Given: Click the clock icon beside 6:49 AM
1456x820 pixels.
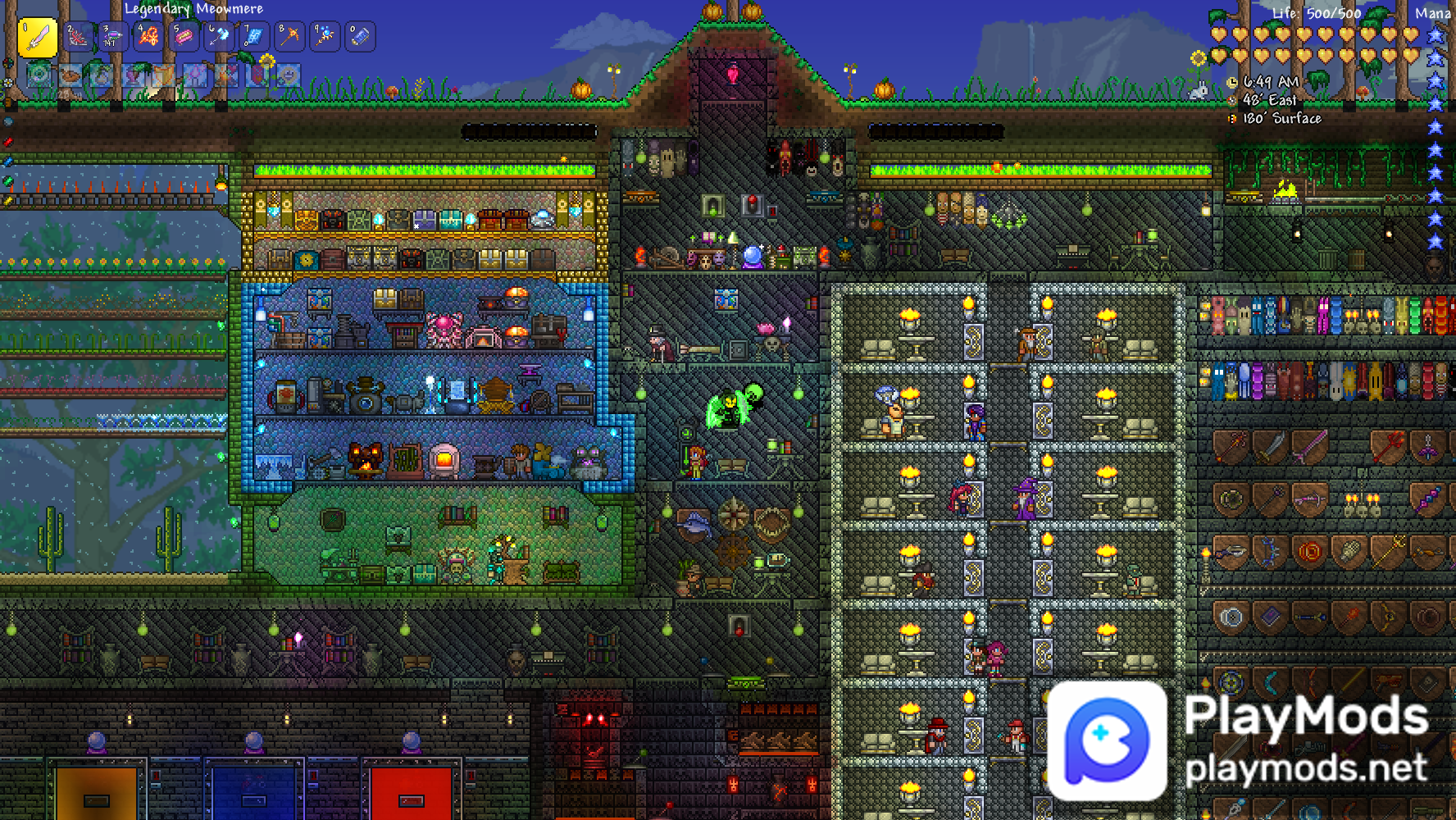Looking at the screenshot, I should coord(1232,82).
